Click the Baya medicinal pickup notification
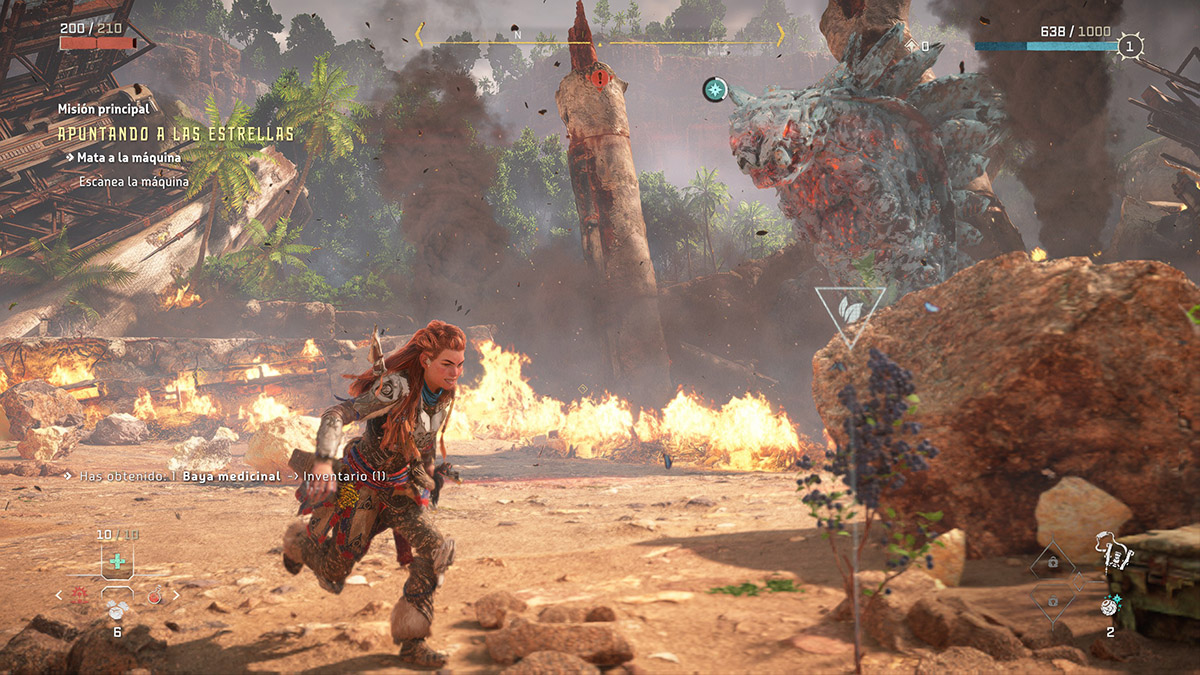This screenshot has width=1200, height=675. [230, 476]
